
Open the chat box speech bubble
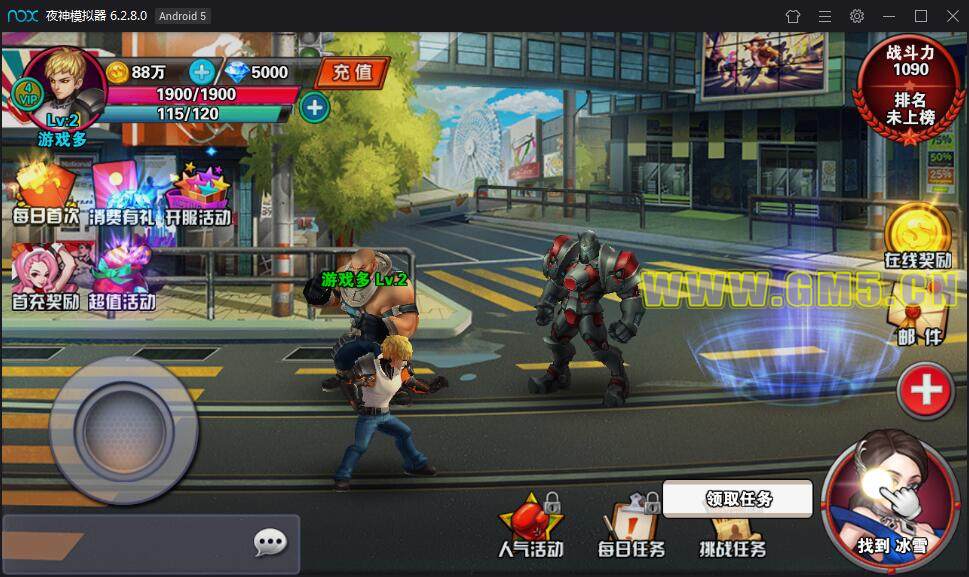(270, 543)
